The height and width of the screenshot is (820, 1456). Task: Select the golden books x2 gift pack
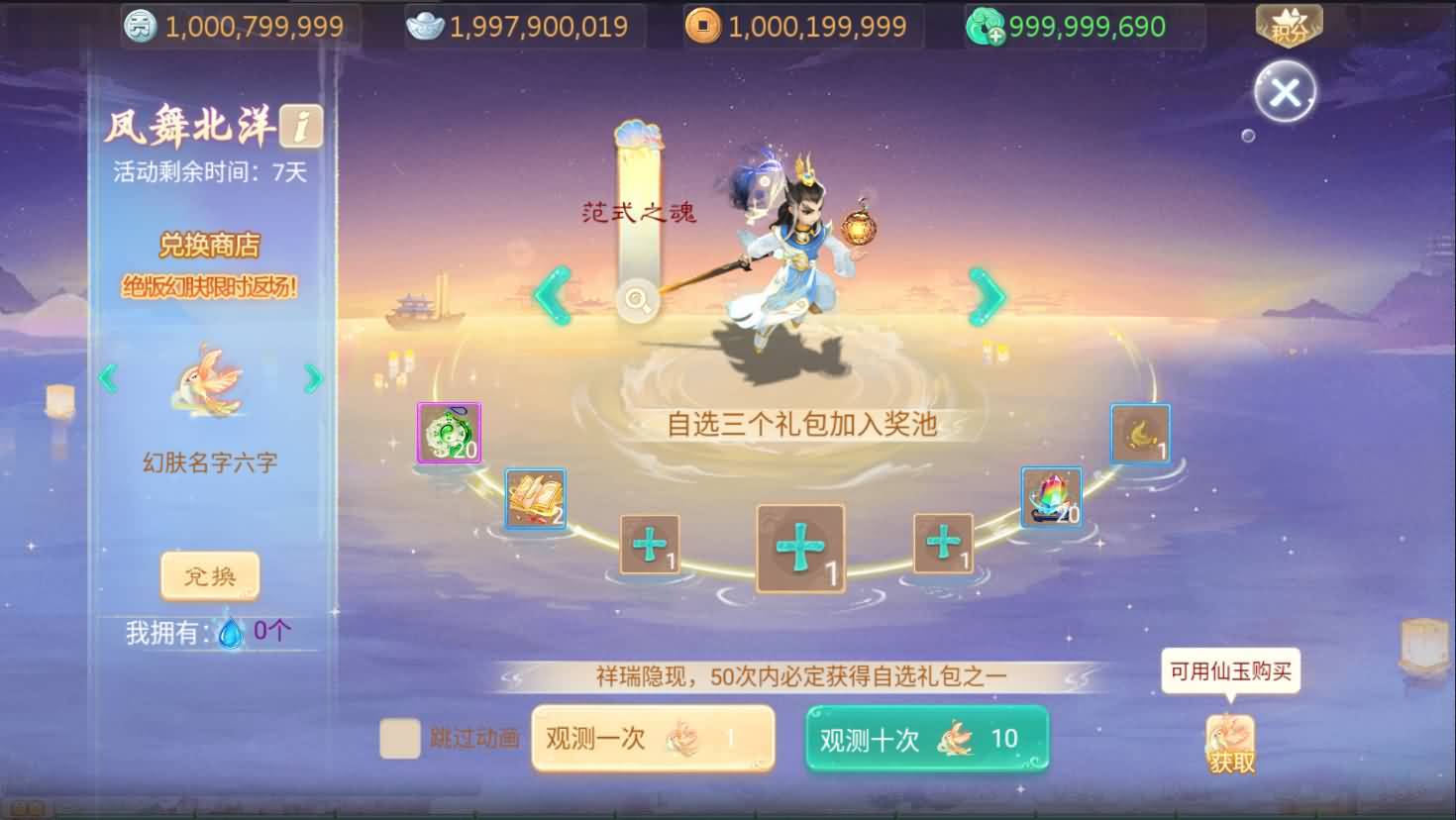pyautogui.click(x=535, y=497)
